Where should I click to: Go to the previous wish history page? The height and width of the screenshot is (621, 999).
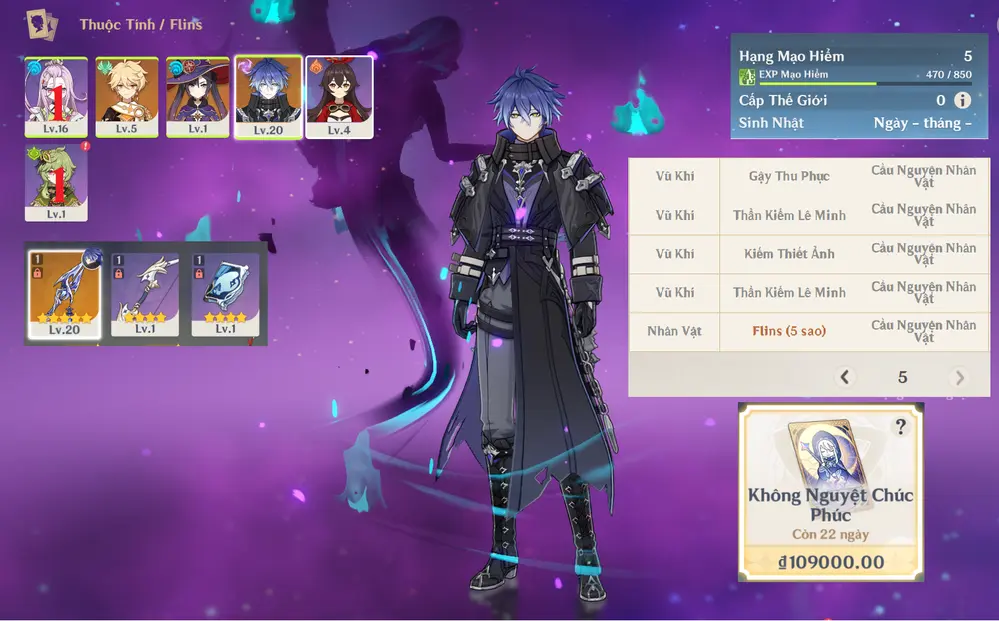[845, 377]
